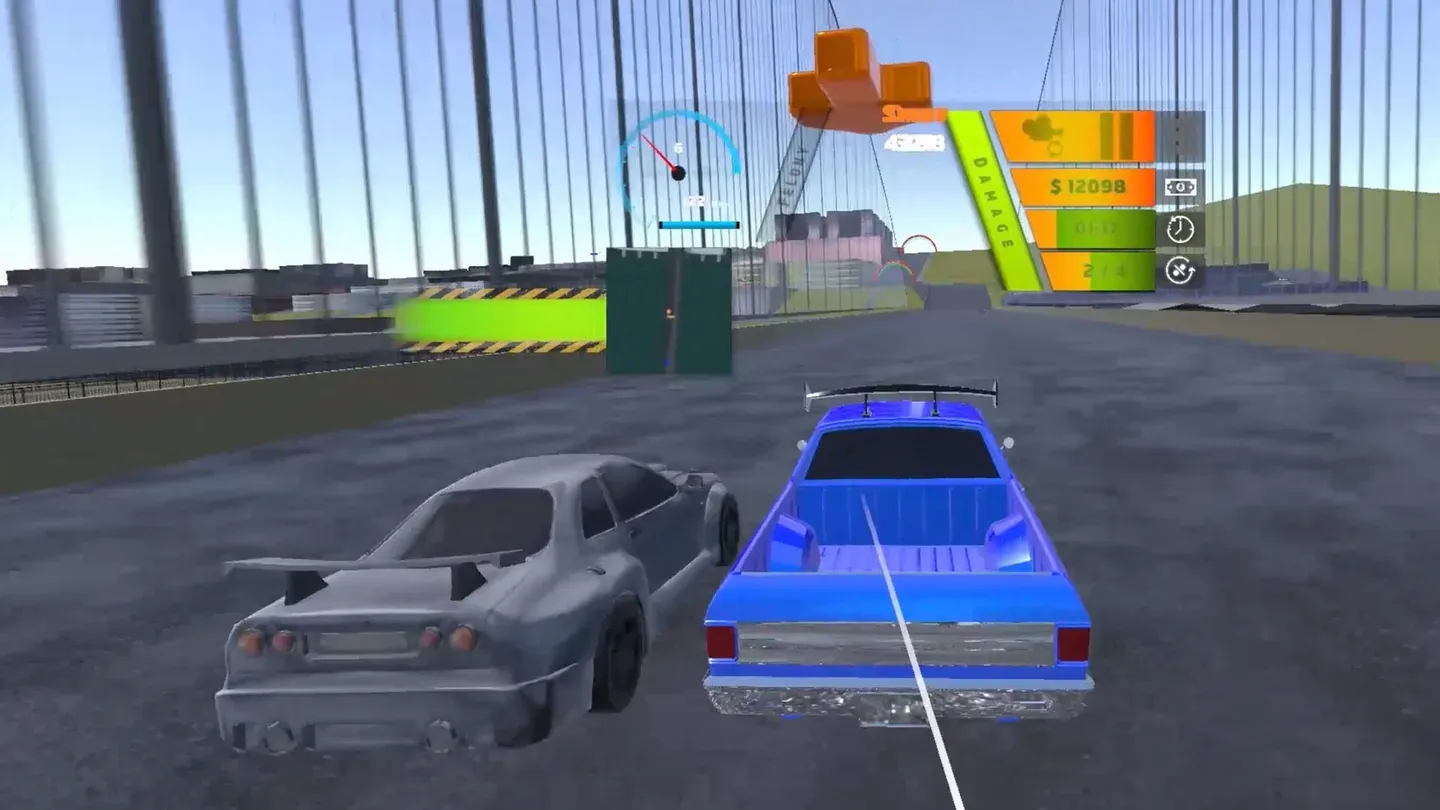Click the blue player marker on the minimap

664,364
